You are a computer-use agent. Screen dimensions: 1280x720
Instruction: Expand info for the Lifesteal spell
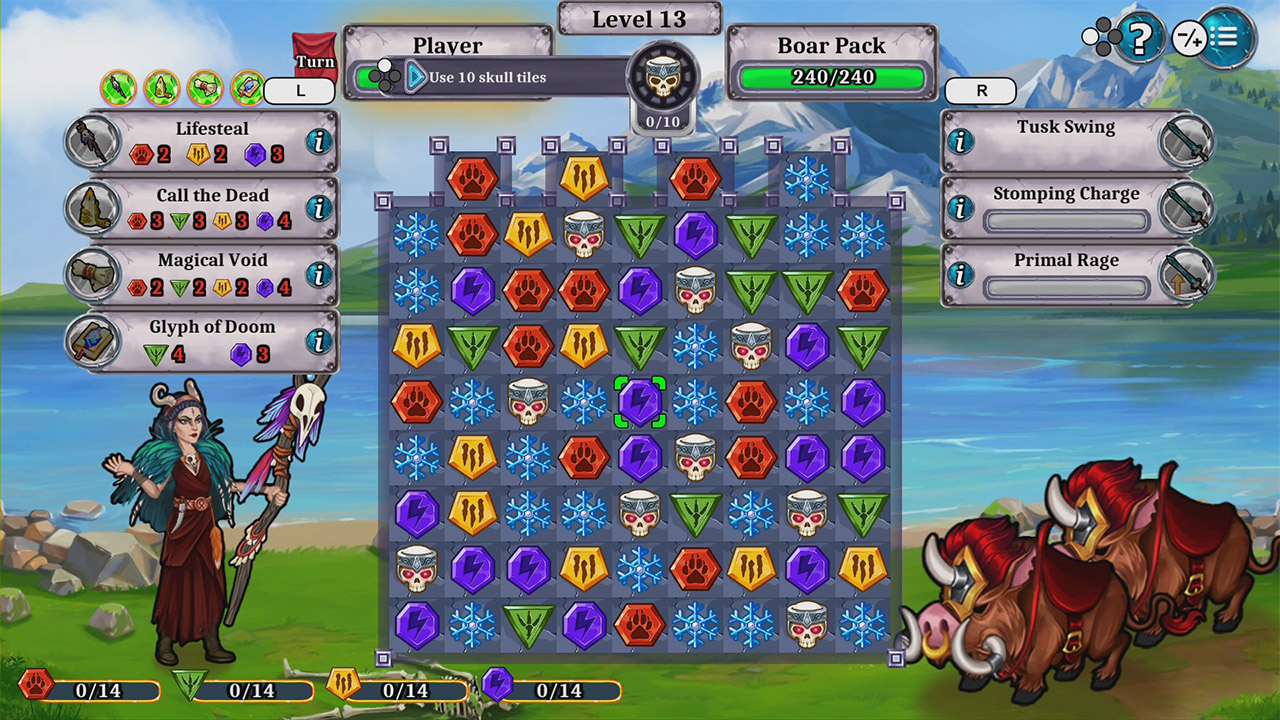[318, 140]
